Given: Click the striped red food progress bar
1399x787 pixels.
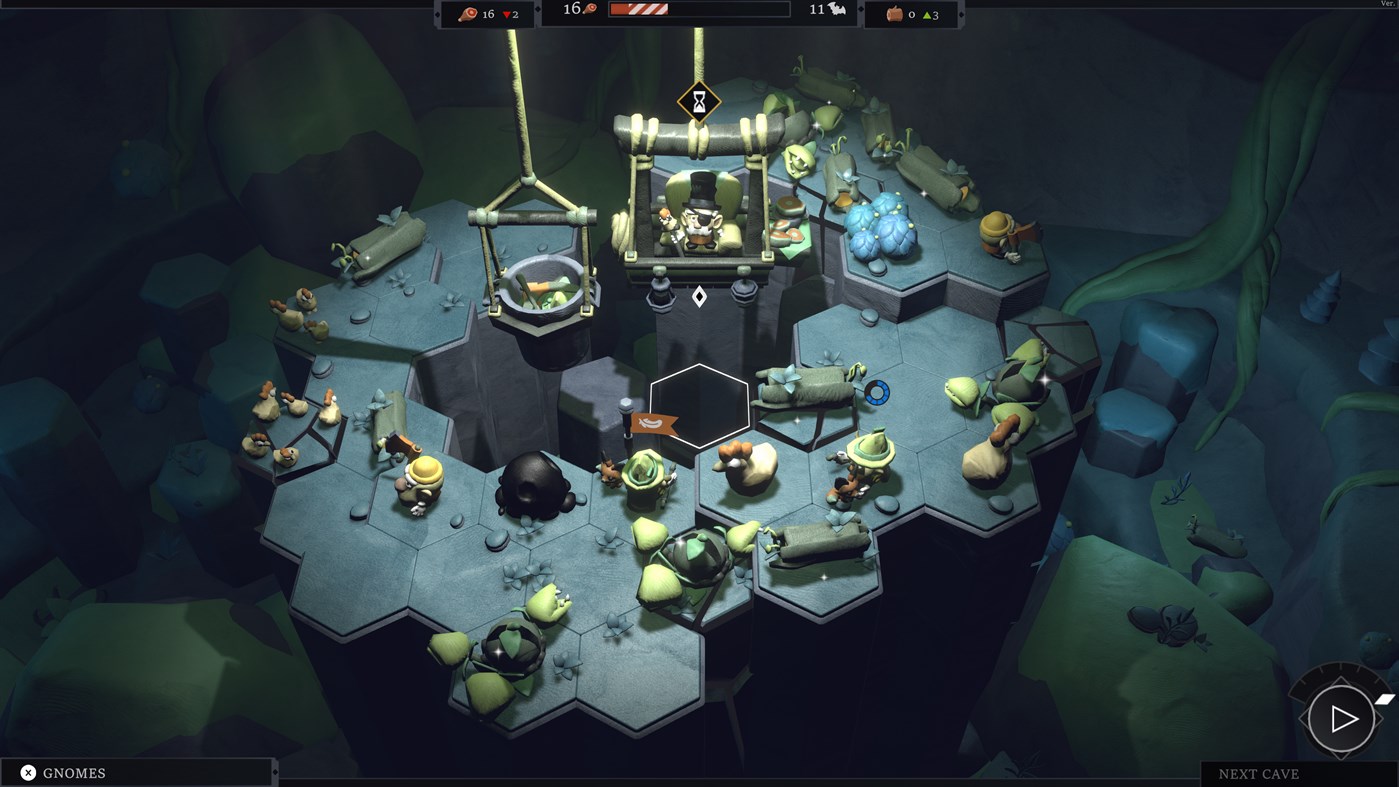Looking at the screenshot, I should (638, 11).
